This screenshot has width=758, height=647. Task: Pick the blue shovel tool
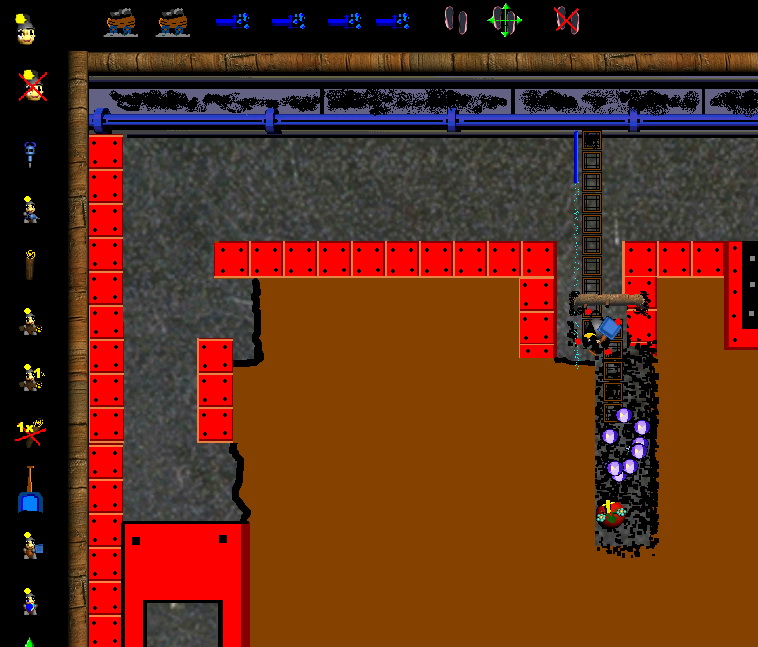pyautogui.click(x=31, y=490)
